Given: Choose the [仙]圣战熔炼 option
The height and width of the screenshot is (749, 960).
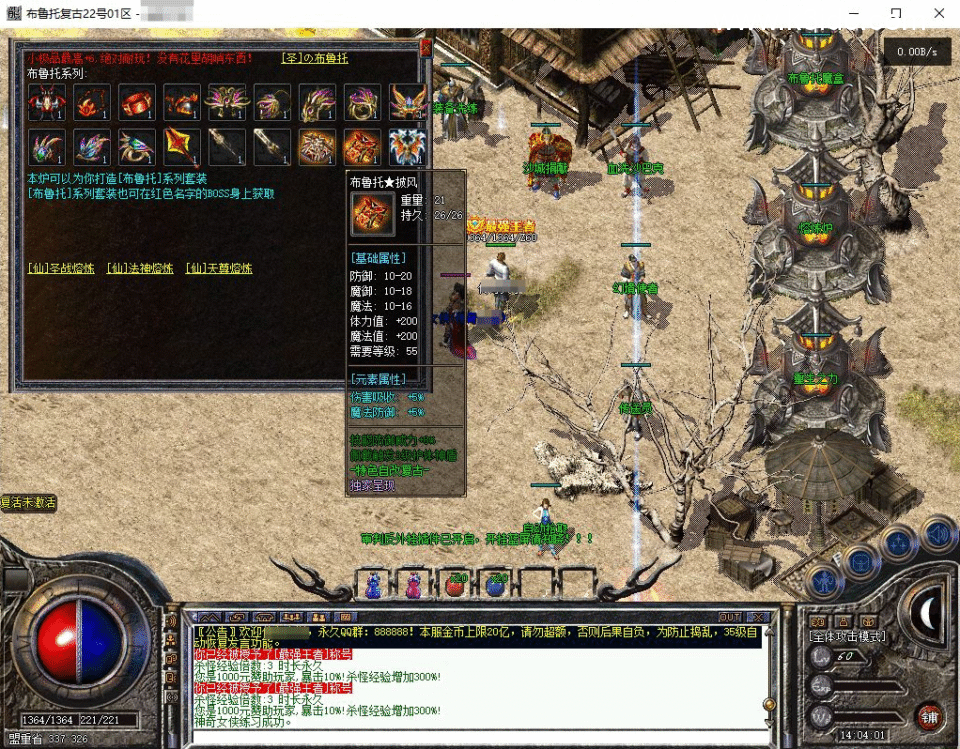Looking at the screenshot, I should tap(61, 269).
